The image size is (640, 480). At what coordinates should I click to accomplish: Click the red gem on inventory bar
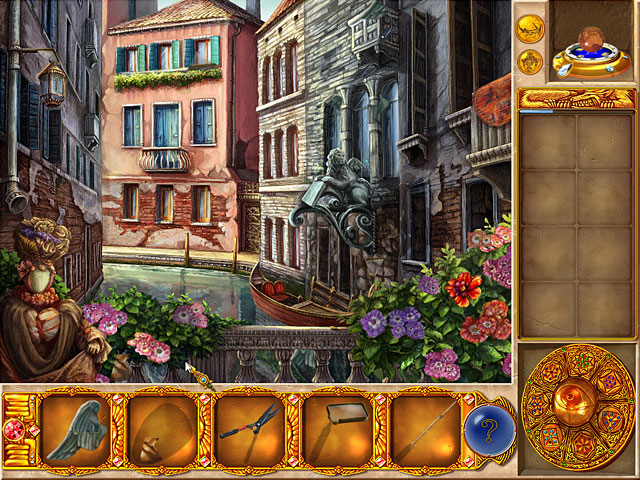[x=15, y=432]
